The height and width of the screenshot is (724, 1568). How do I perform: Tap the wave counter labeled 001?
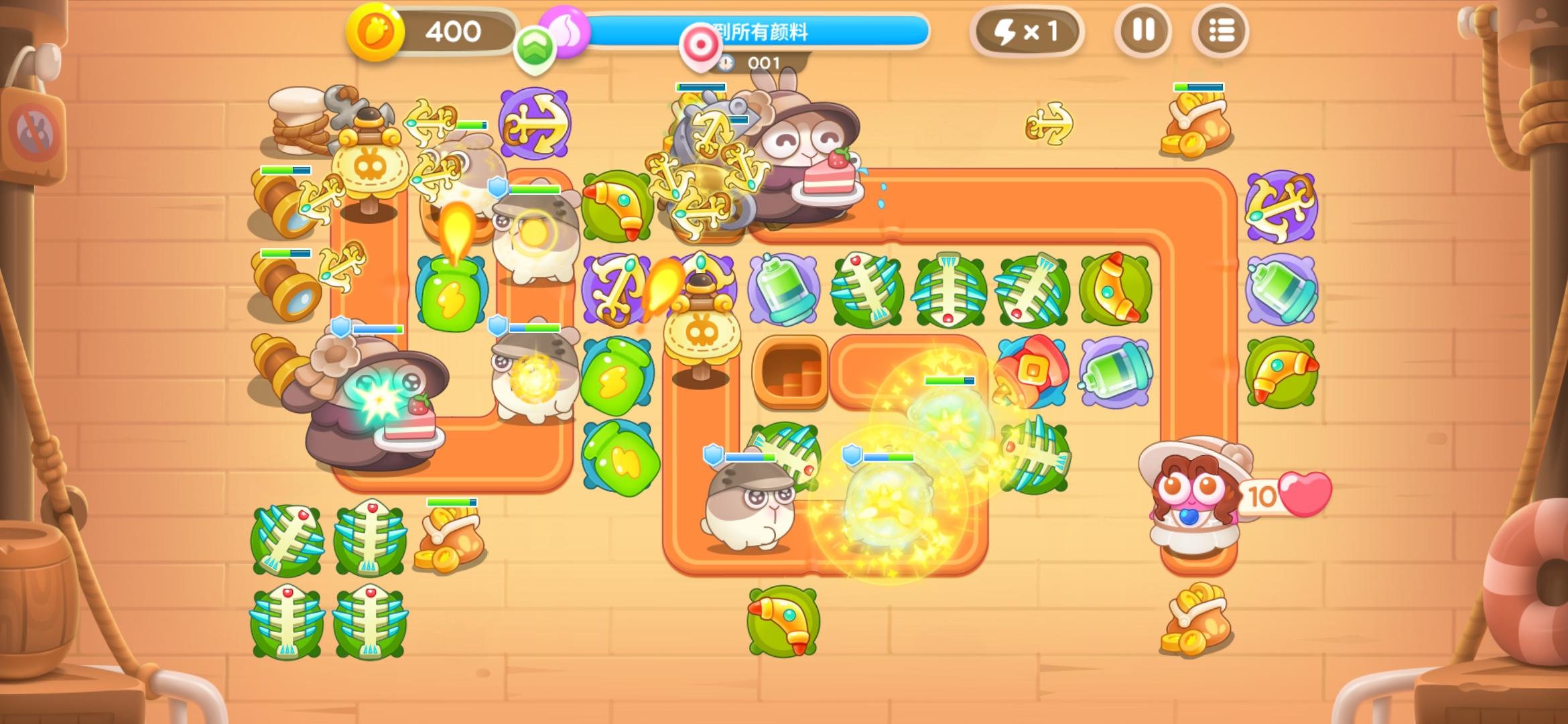point(764,62)
